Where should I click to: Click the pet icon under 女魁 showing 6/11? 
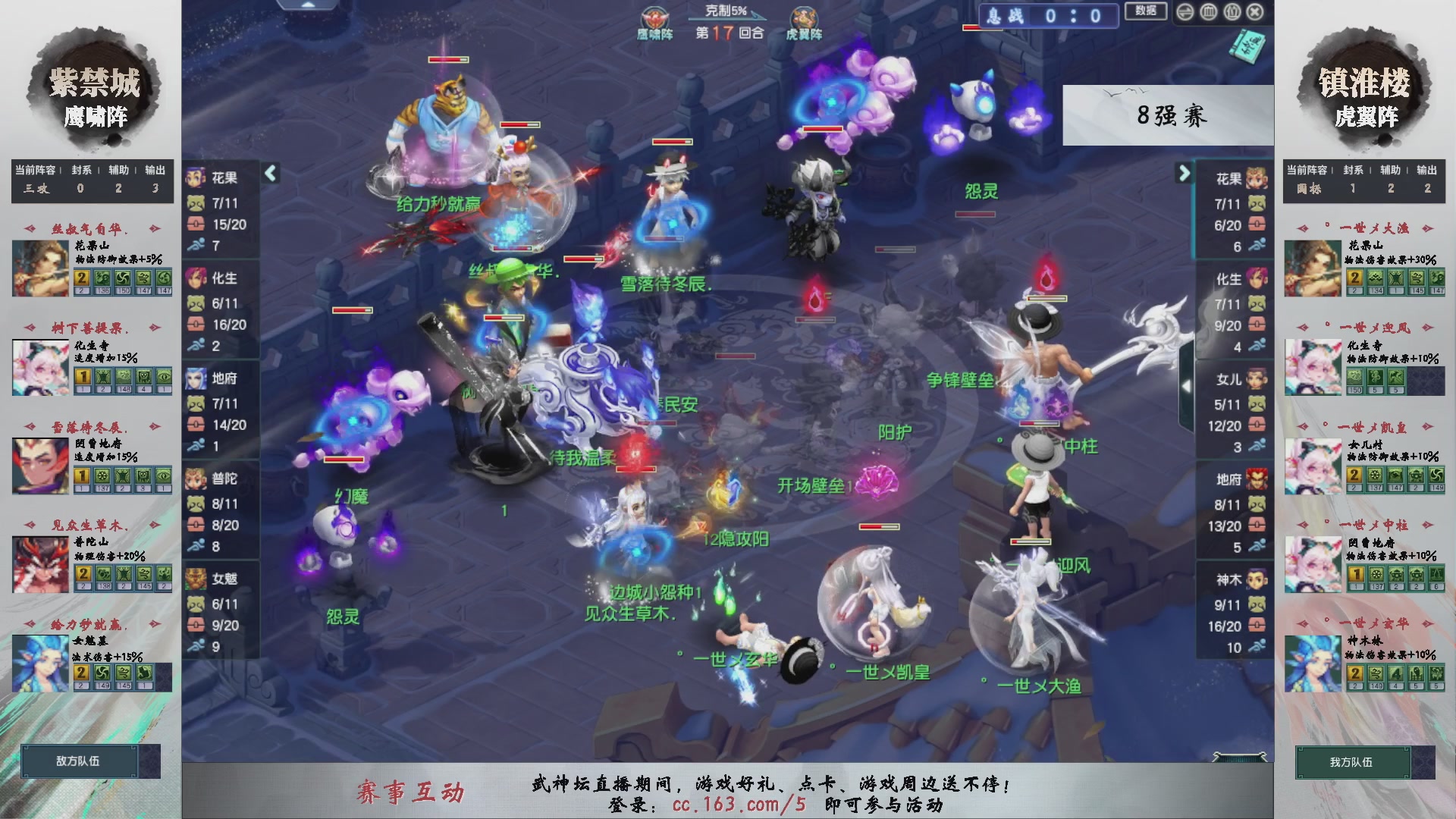coord(196,603)
